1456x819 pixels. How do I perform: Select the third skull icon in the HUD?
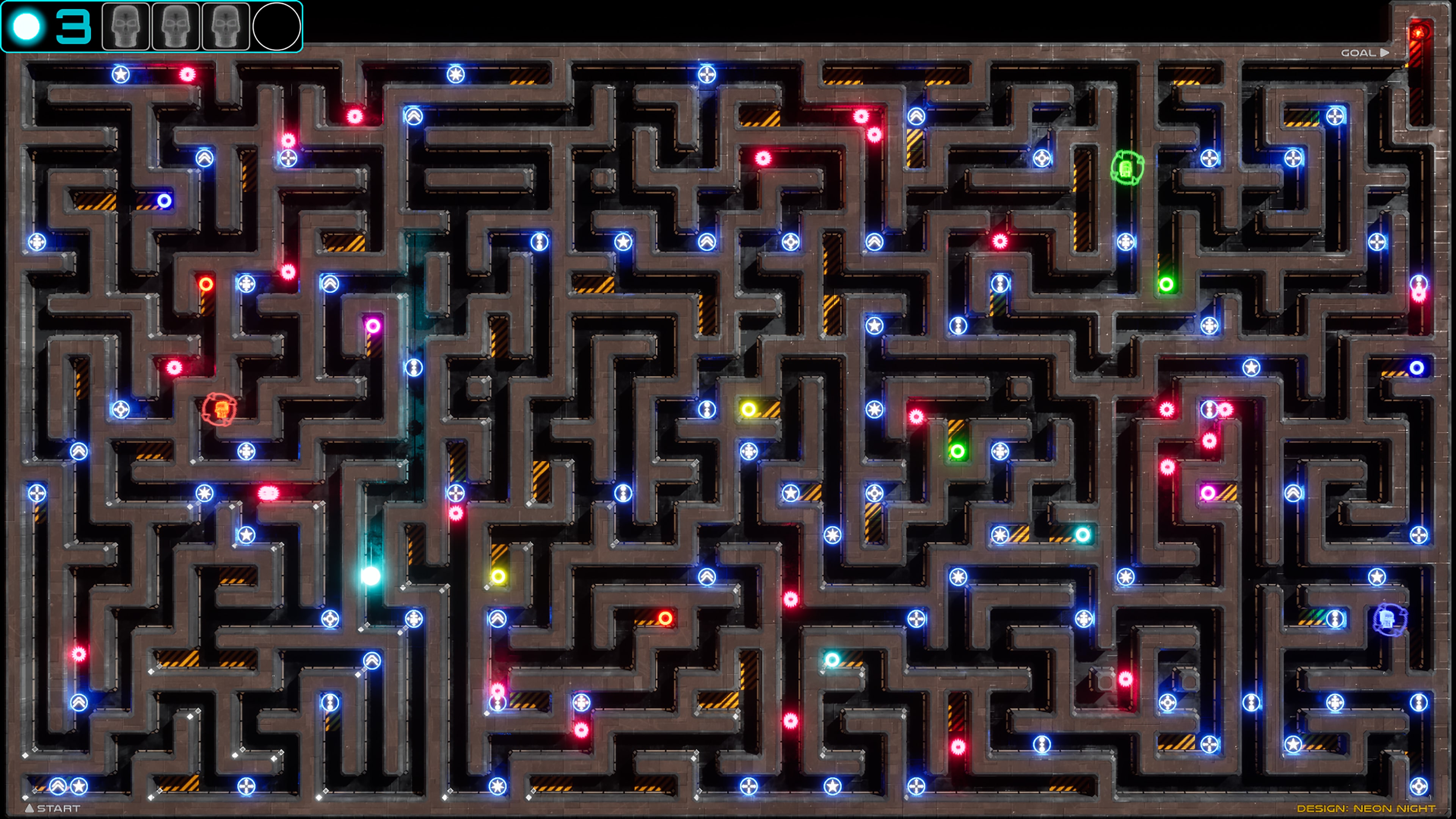pyautogui.click(x=225, y=27)
